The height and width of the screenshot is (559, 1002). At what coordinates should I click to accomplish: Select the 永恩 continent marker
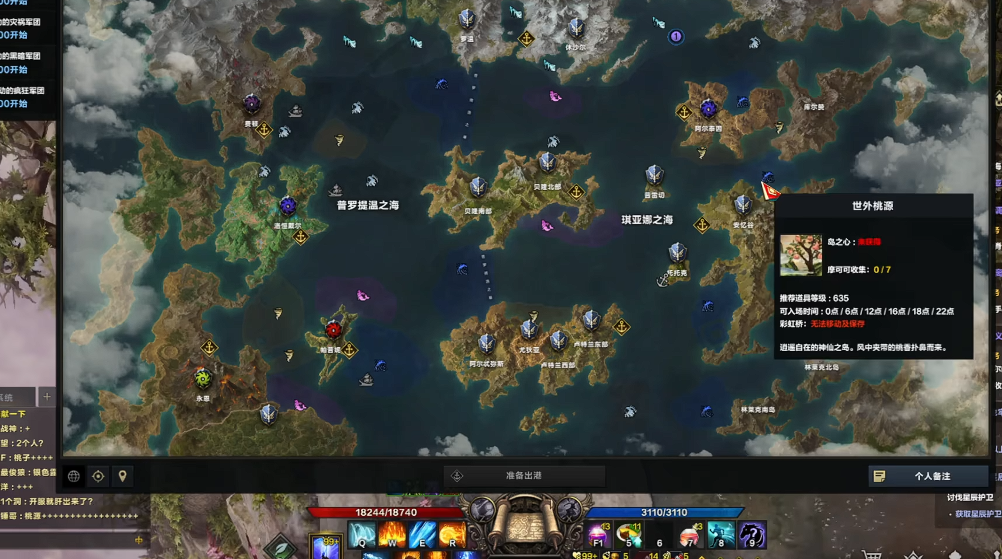(203, 378)
